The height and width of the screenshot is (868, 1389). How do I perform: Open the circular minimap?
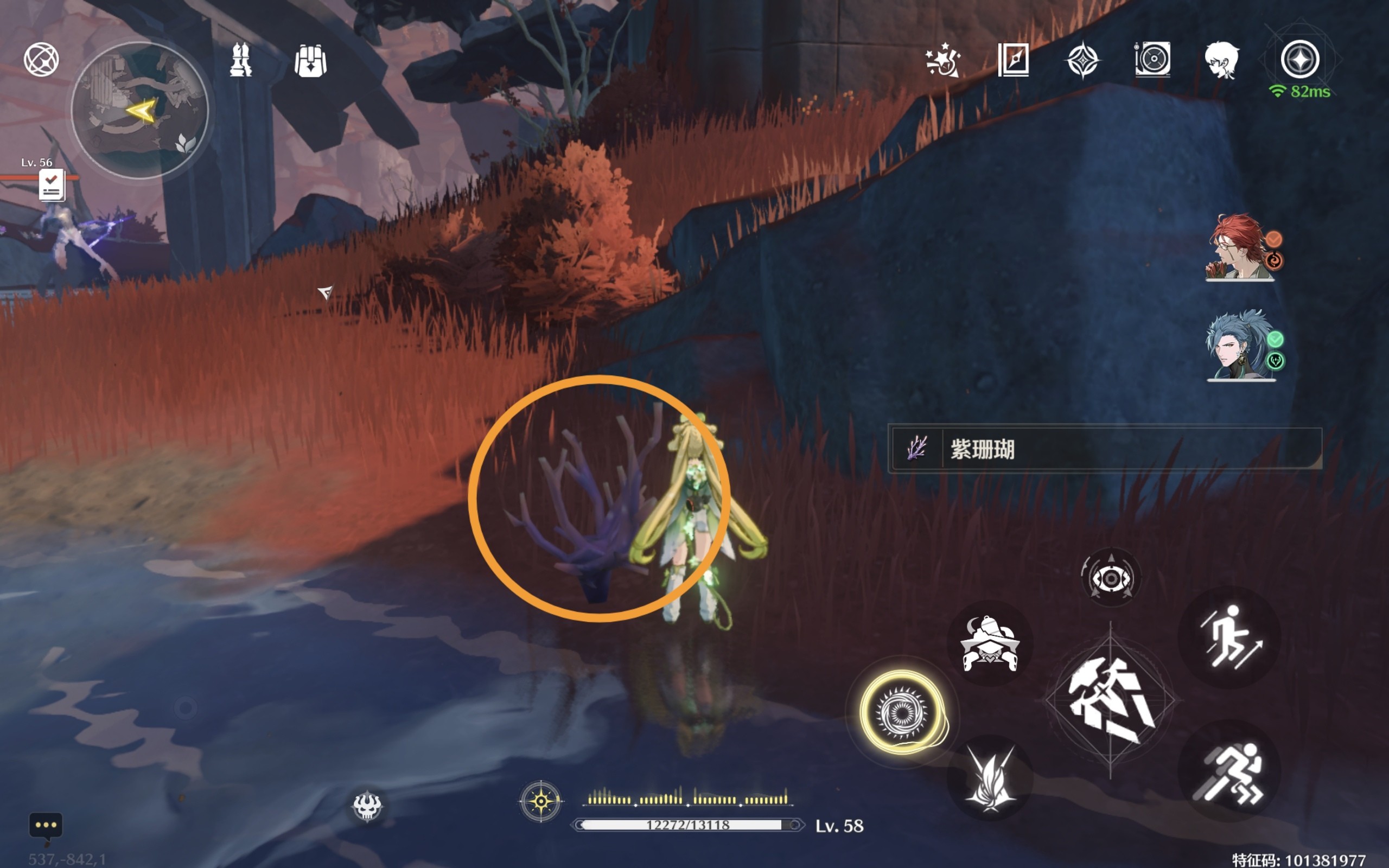(139, 110)
